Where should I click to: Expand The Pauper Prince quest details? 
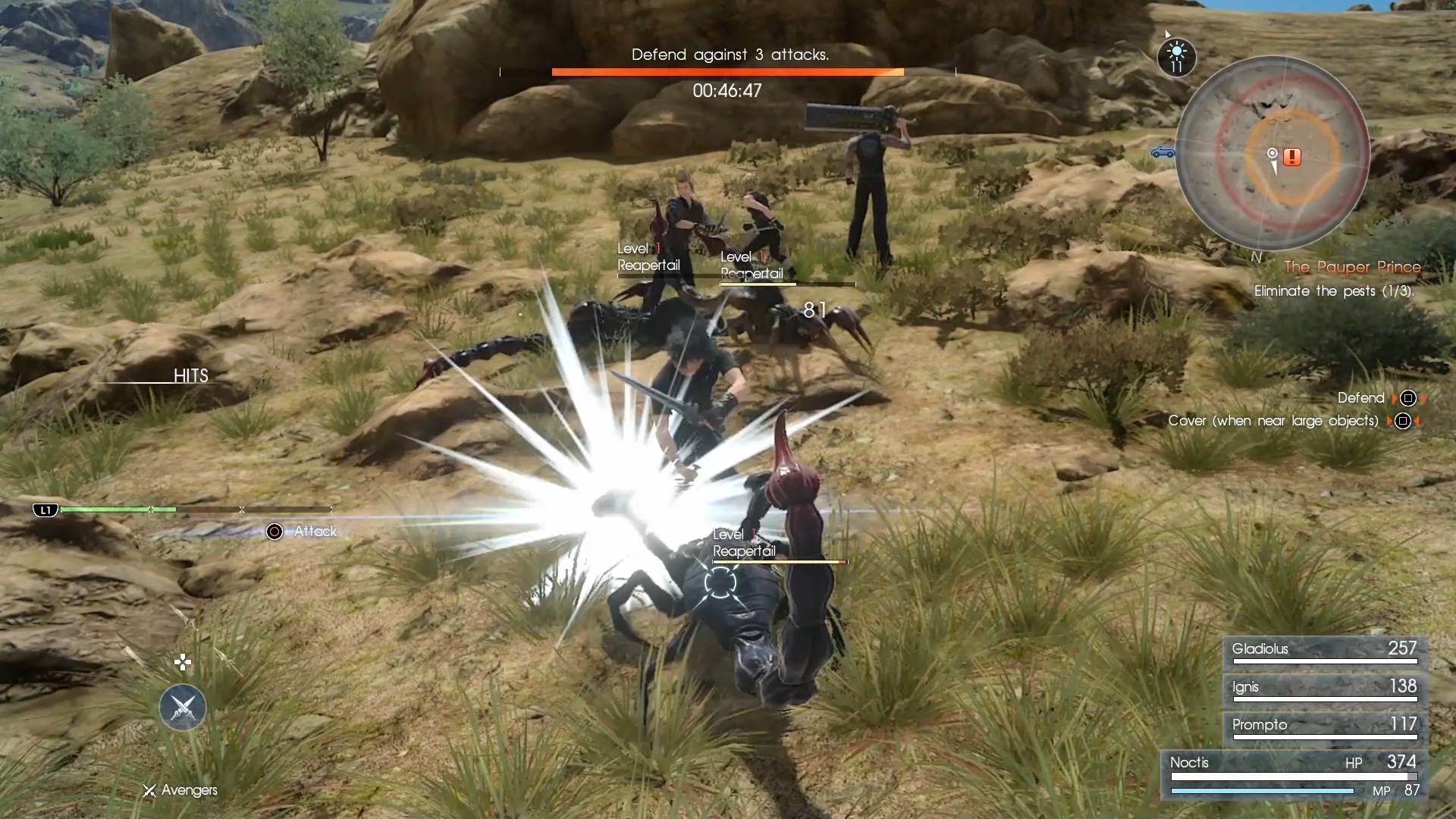click(1353, 267)
